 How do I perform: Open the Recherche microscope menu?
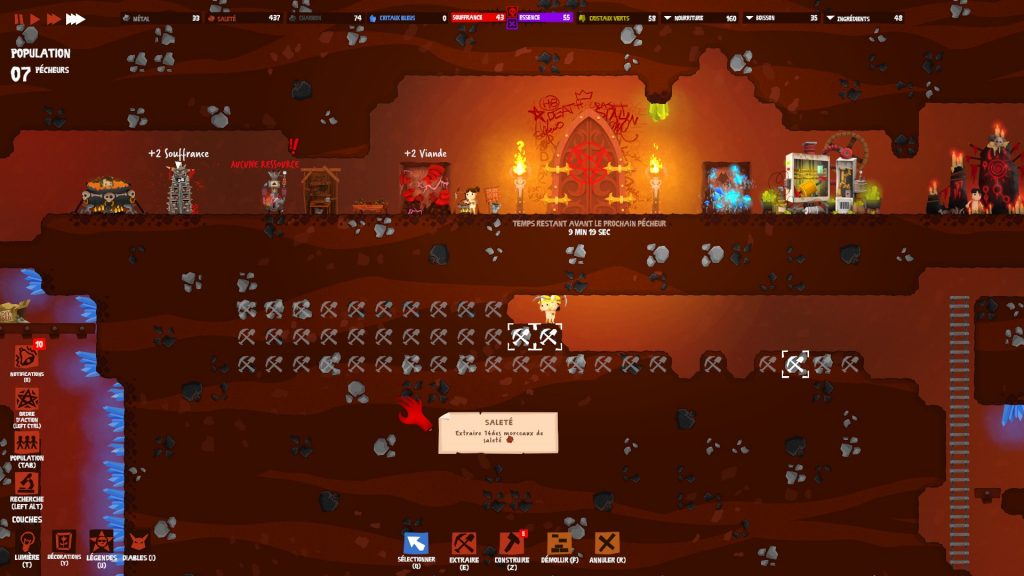pos(27,484)
